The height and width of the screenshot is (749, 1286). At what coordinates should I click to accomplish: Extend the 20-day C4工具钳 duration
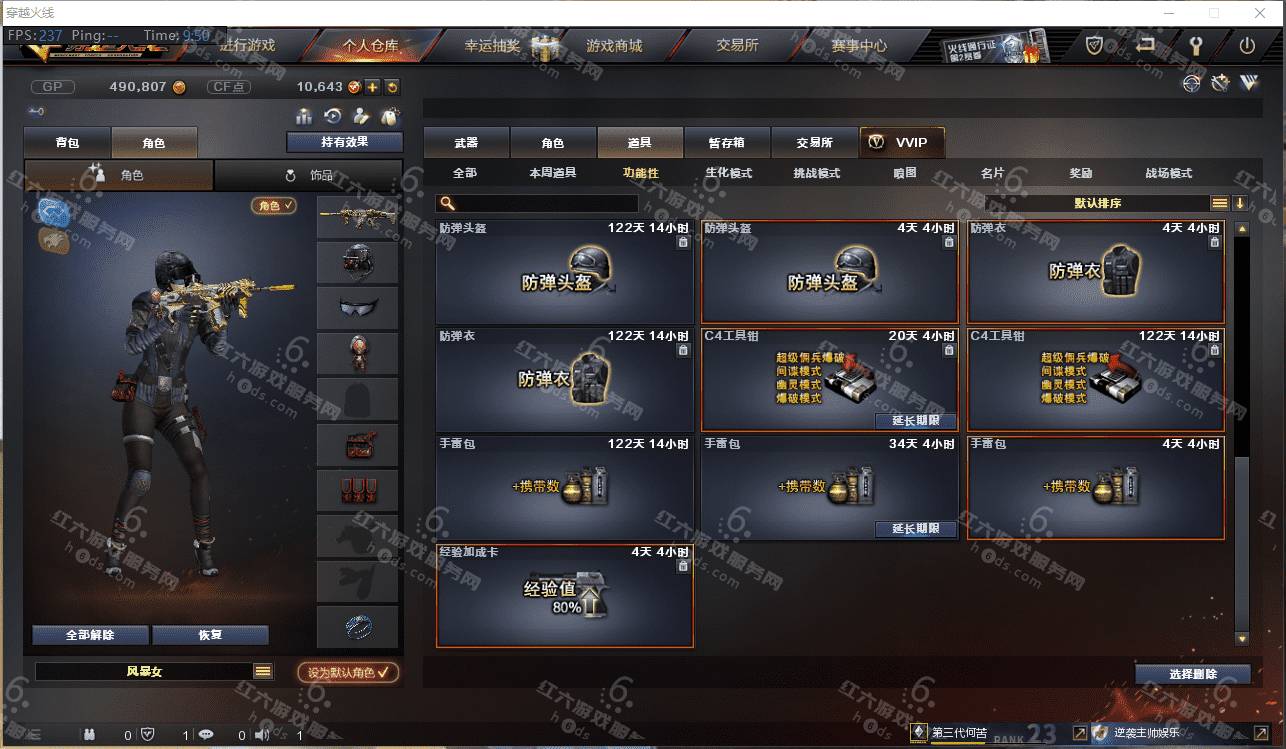(915, 421)
